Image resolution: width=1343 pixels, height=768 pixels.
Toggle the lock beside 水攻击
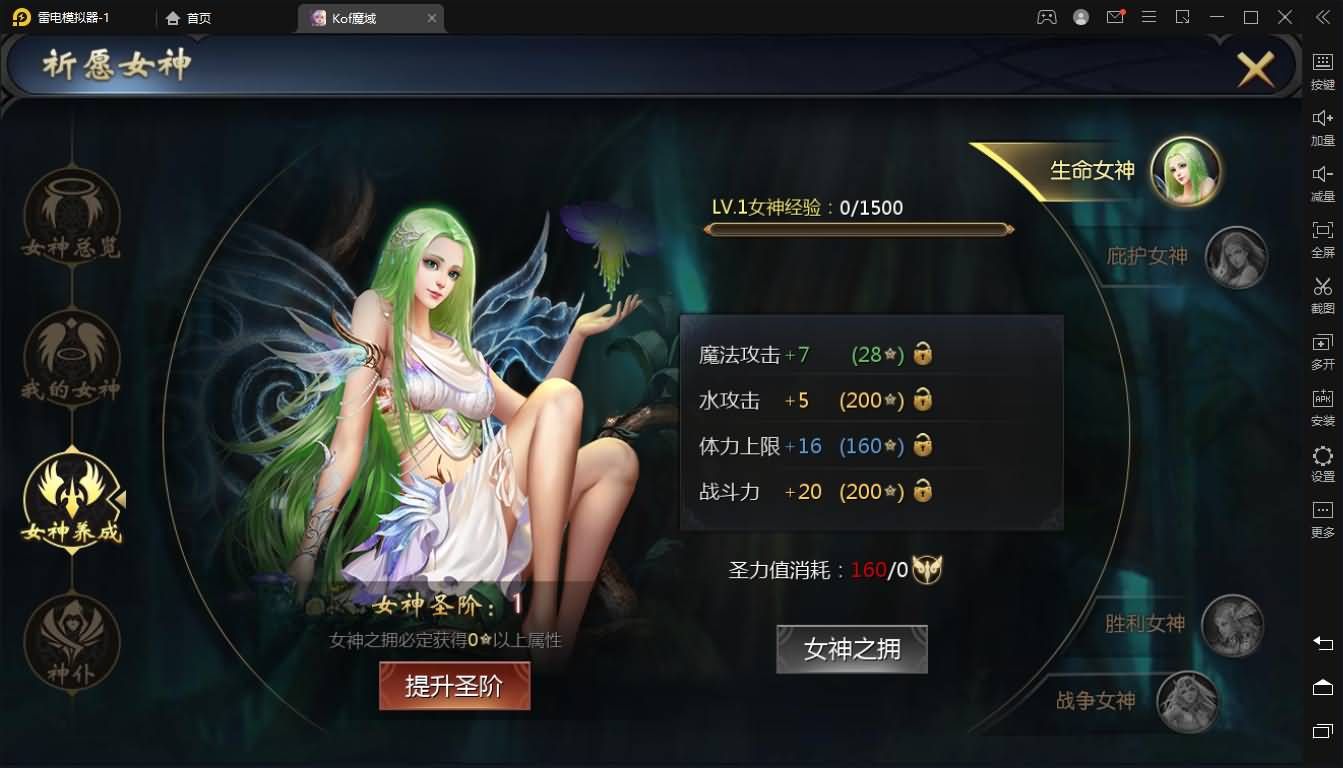pyautogui.click(x=923, y=399)
